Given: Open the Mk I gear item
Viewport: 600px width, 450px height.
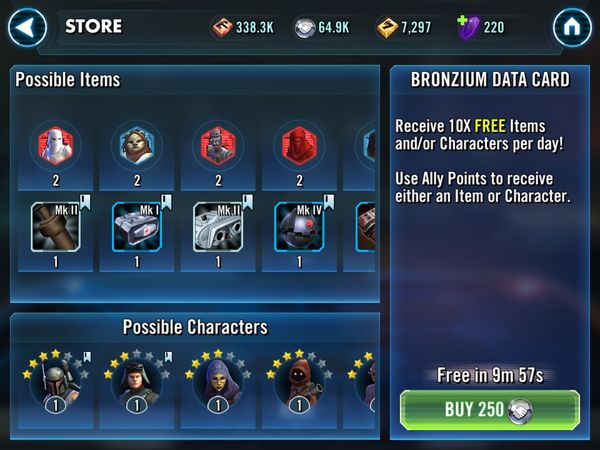Looking at the screenshot, I should click(137, 227).
